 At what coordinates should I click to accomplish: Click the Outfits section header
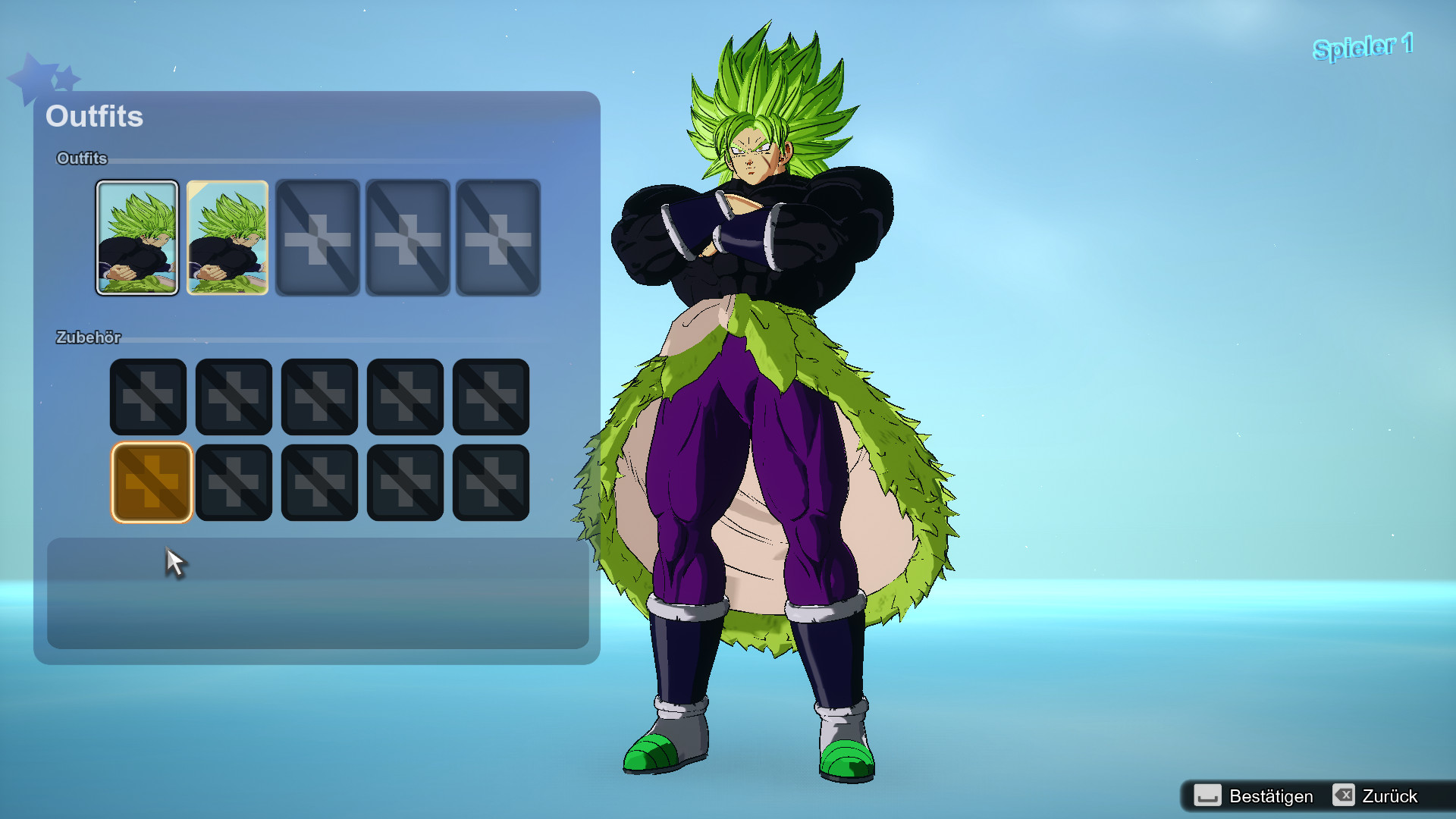pos(94,117)
